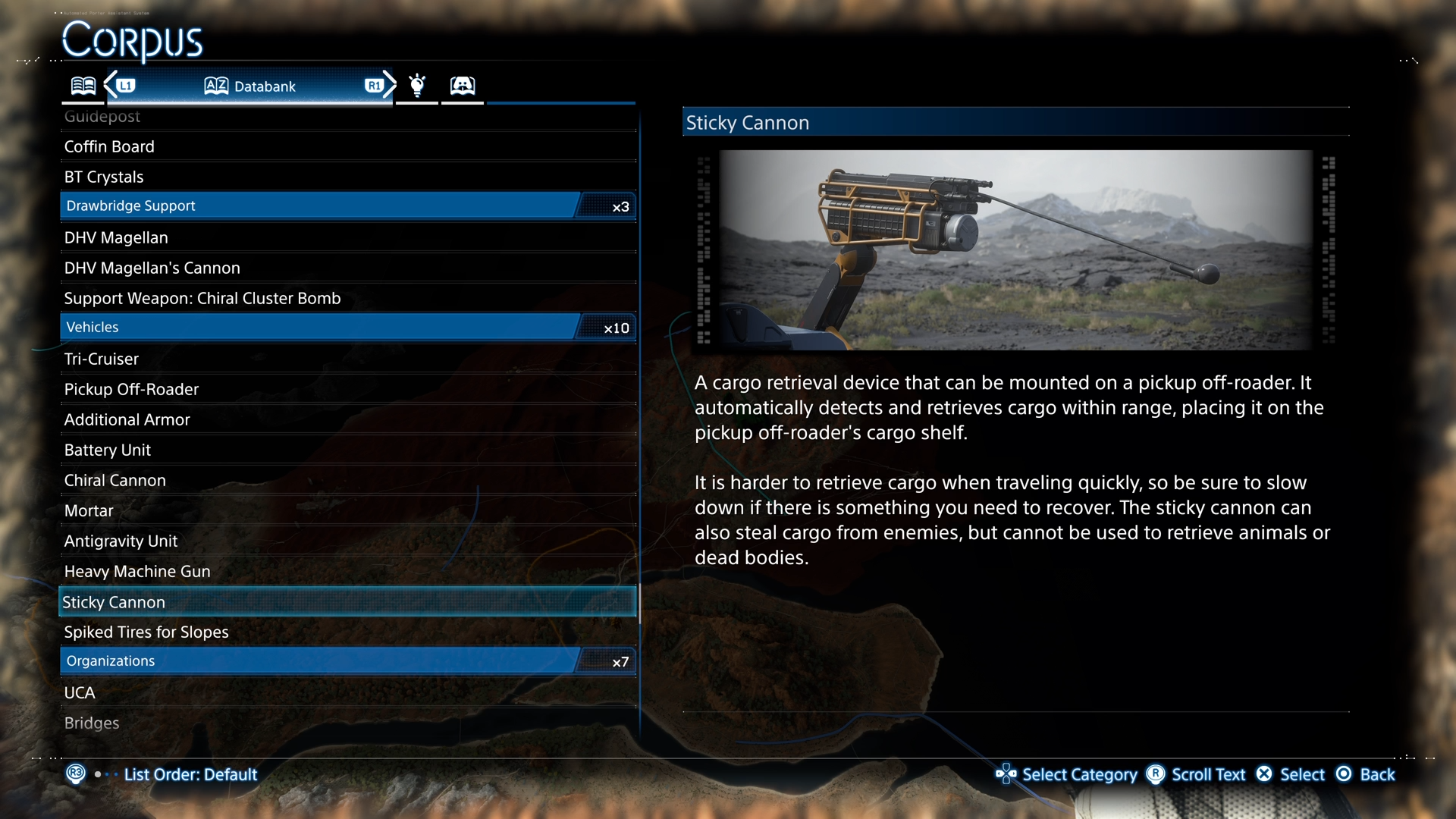Open the lightbulb tips tab
This screenshot has height=819, width=1456.
417,85
